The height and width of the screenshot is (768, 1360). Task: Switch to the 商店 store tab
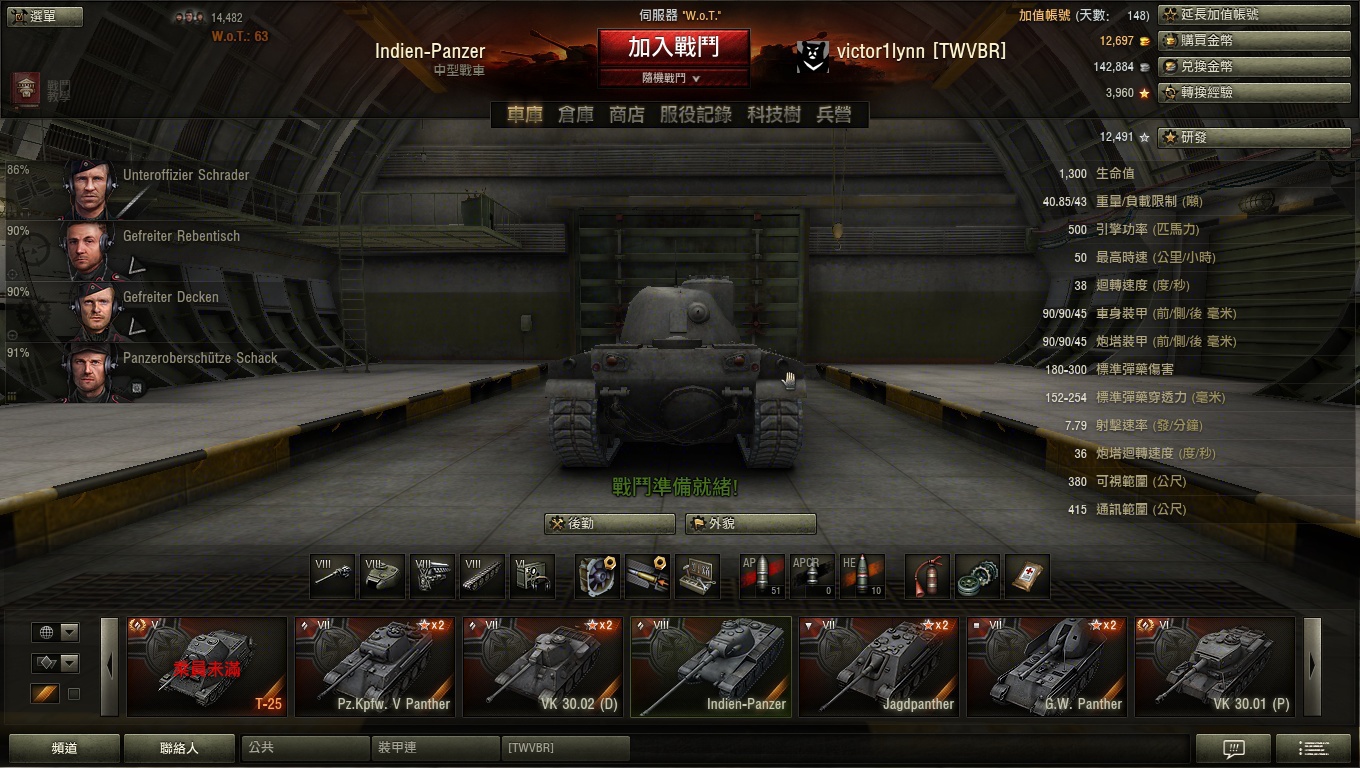[x=627, y=115]
